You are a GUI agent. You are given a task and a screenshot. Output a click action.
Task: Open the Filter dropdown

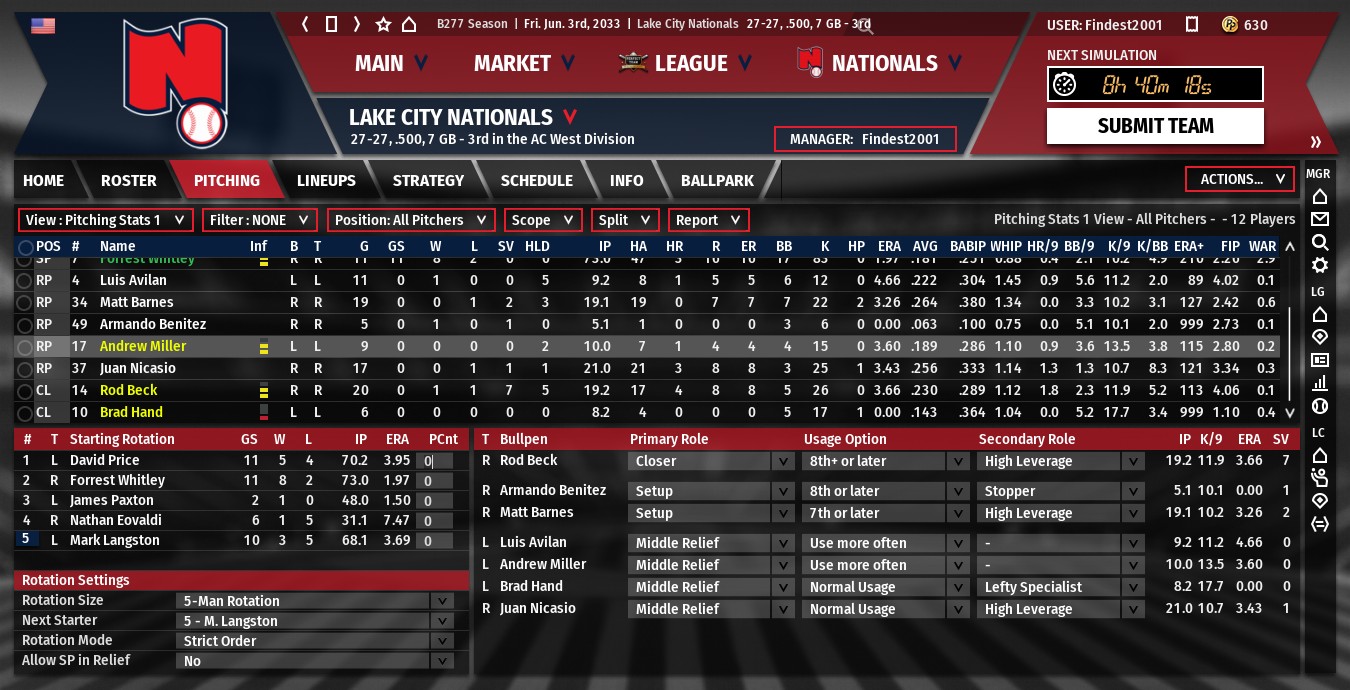(x=259, y=220)
